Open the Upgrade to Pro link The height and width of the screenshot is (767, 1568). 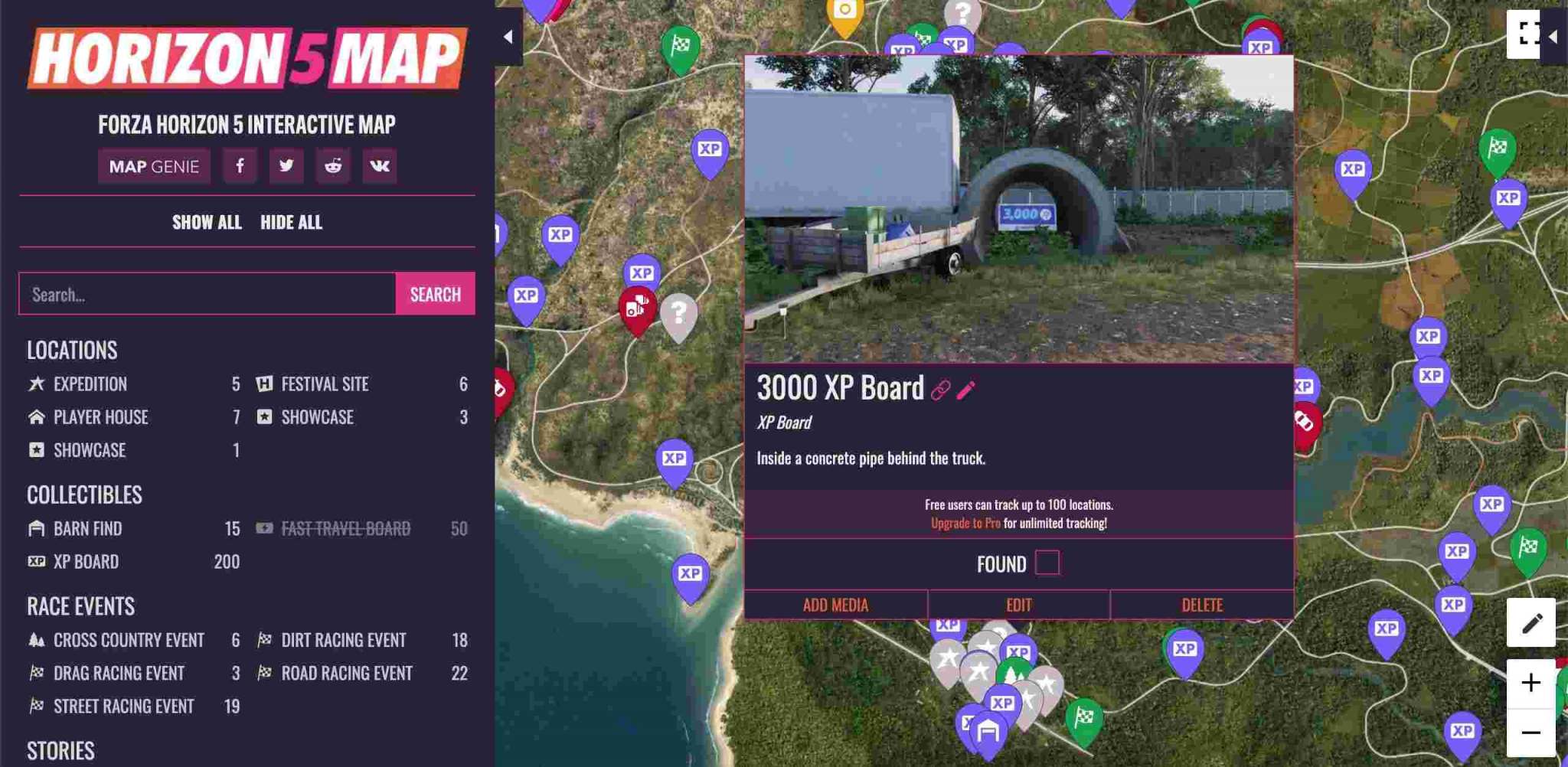coord(965,523)
